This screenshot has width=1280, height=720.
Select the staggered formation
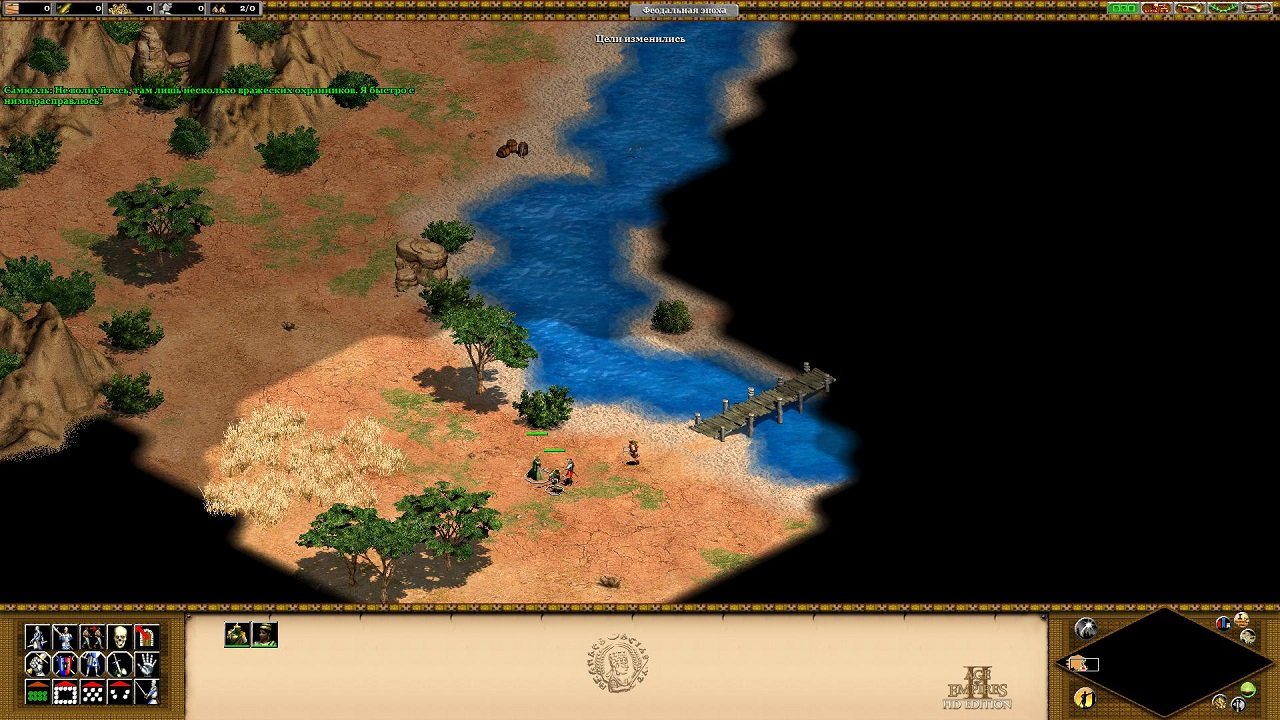coord(93,692)
